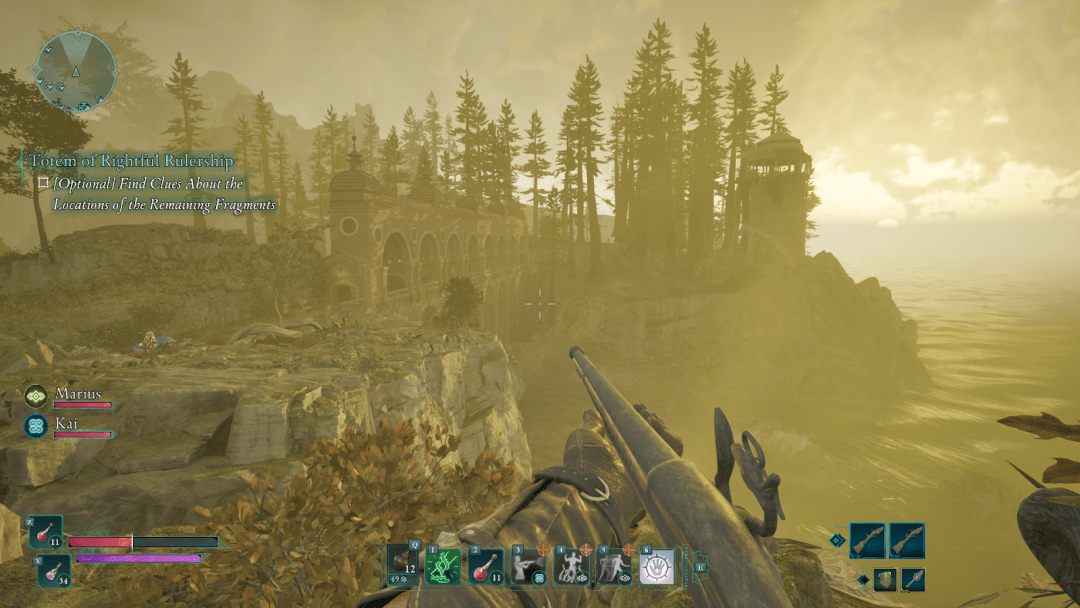Viewport: 1080px width, 608px height.
Task: Select companion Marius's portrait icon
Action: (36, 396)
